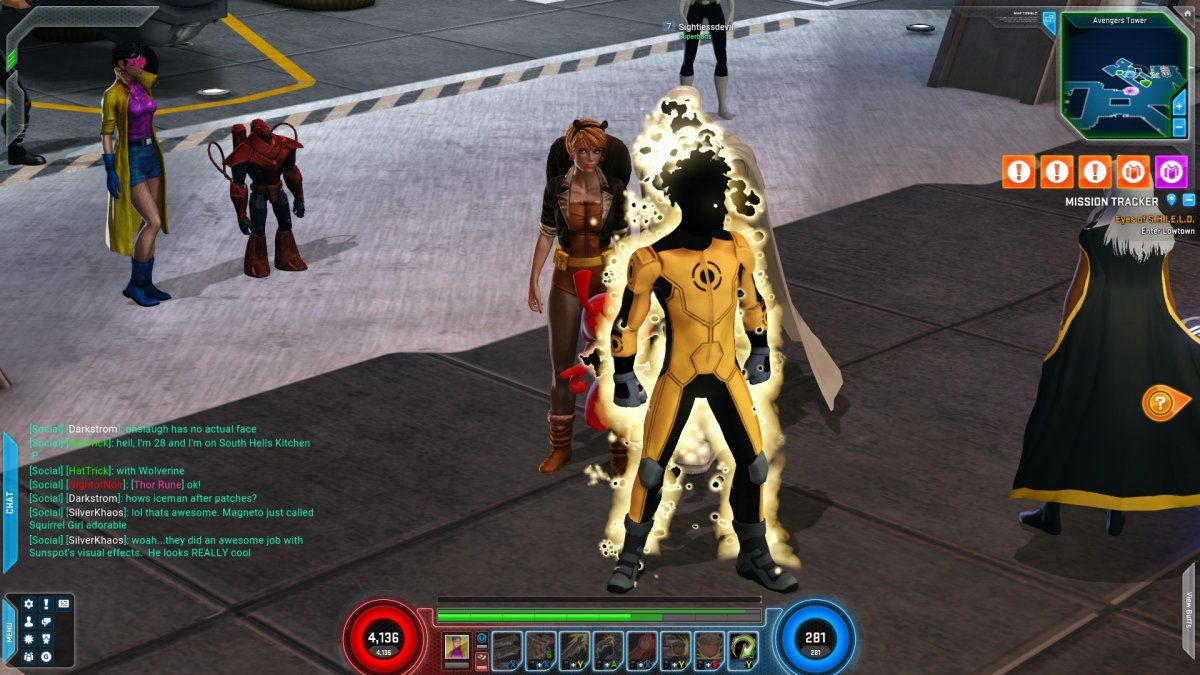
Task: Open the orange gift box notification
Action: point(1133,172)
